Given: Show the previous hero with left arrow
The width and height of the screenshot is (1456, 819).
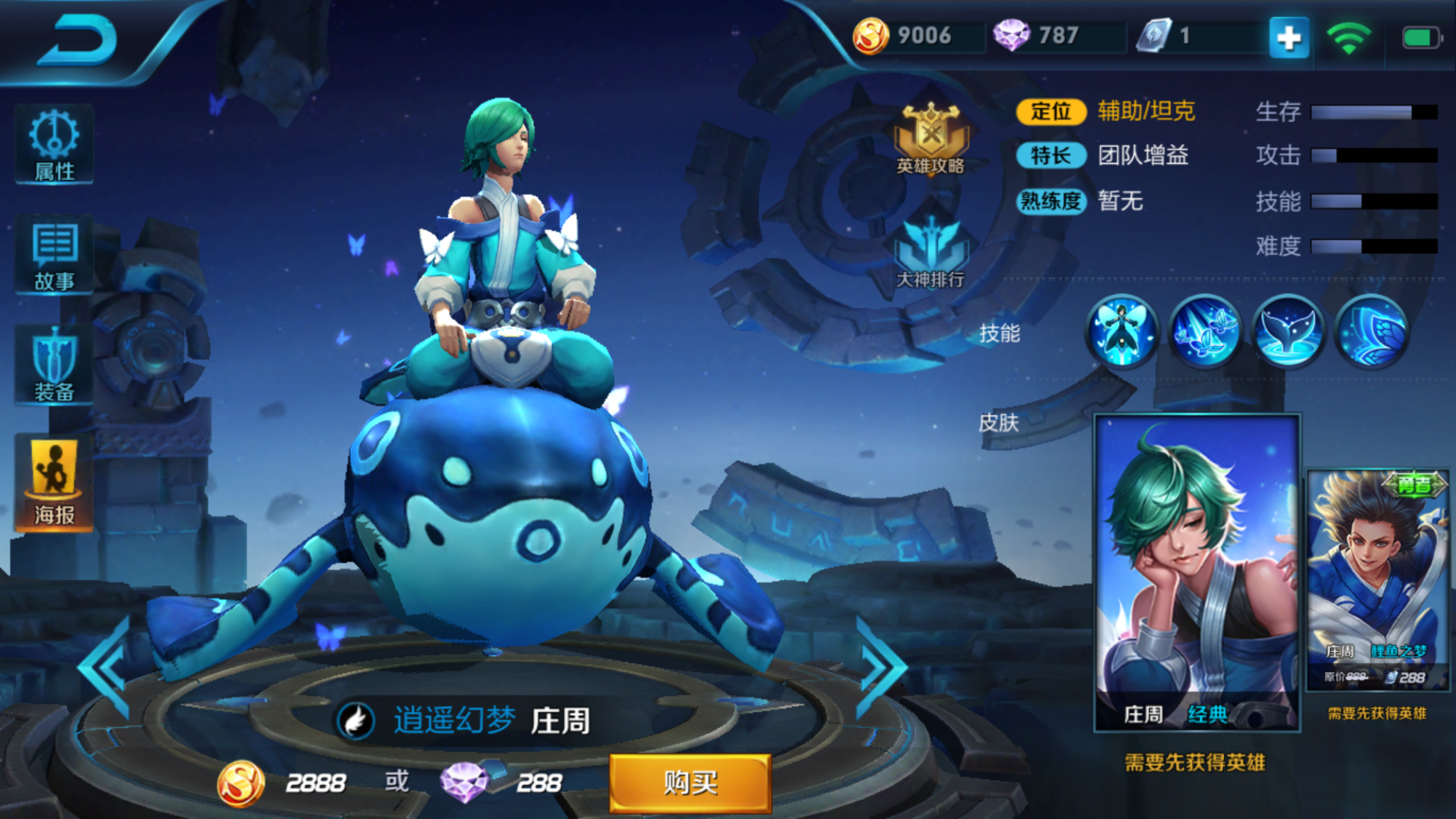Looking at the screenshot, I should (x=107, y=668).
